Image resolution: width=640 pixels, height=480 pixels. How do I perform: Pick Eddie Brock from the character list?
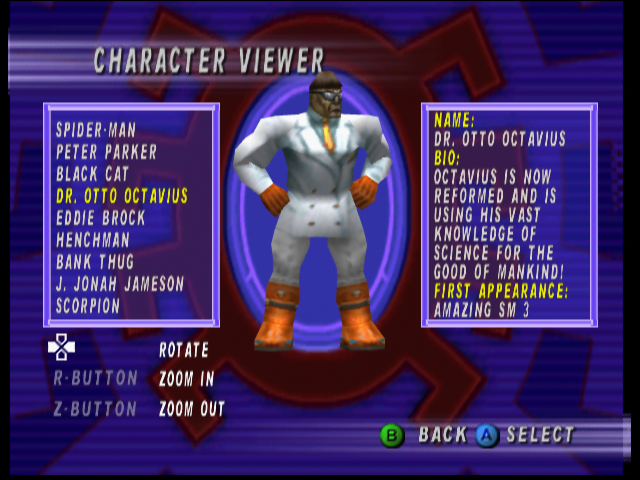(100, 218)
